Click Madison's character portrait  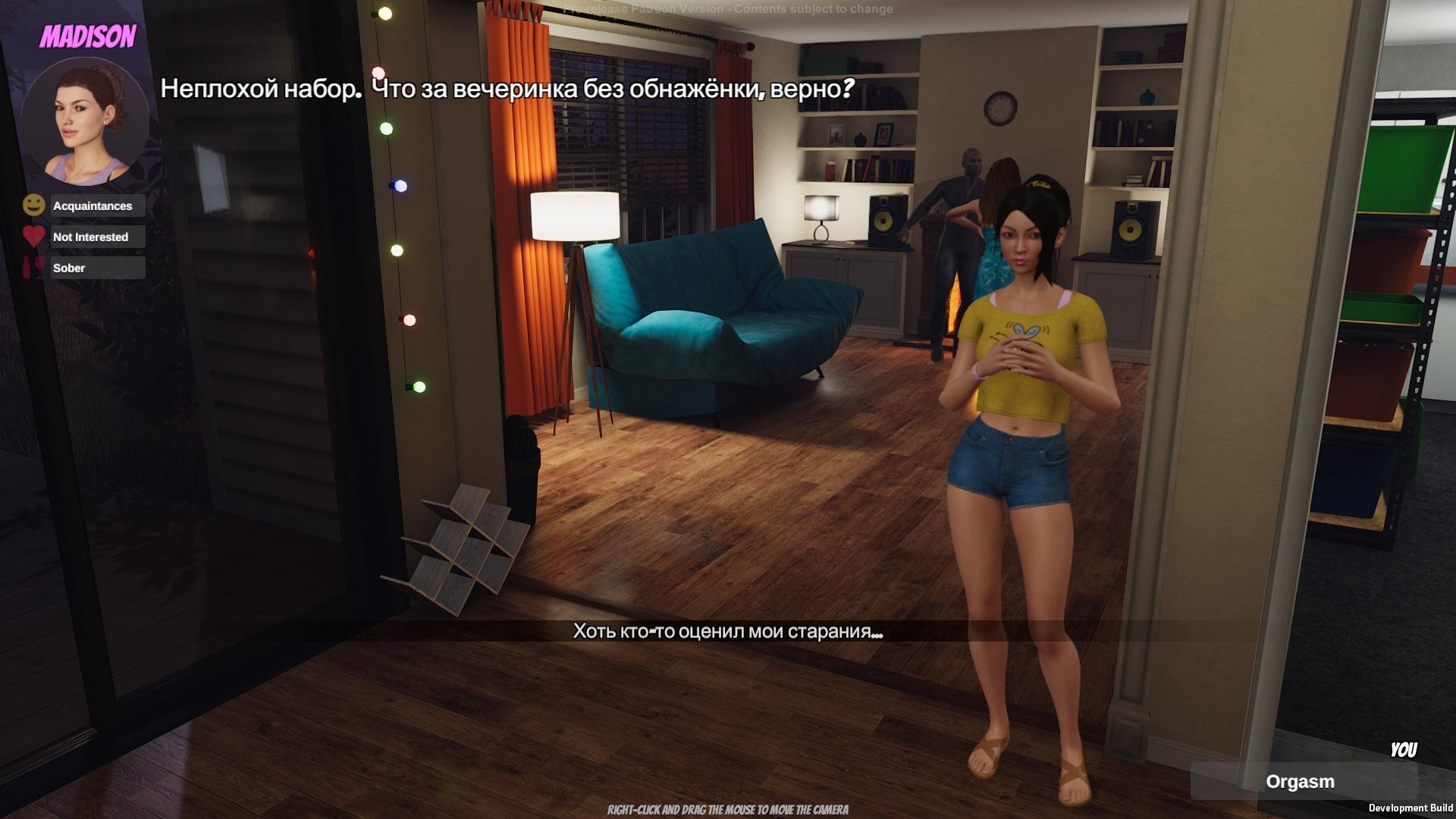point(84,120)
